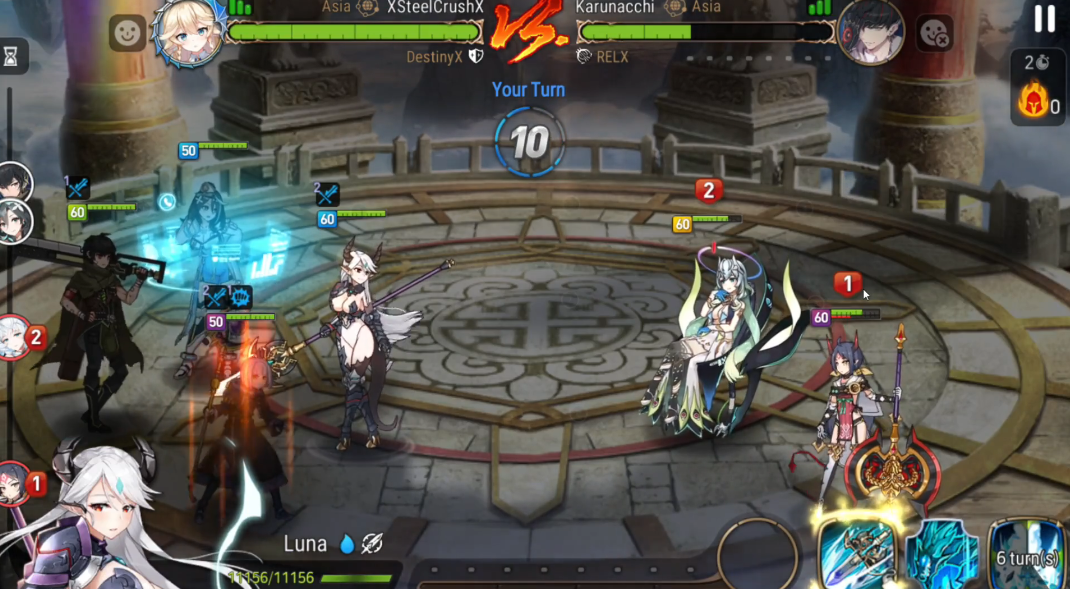
Task: Select the turn-order portrait numbered 2
Action: 14,337
